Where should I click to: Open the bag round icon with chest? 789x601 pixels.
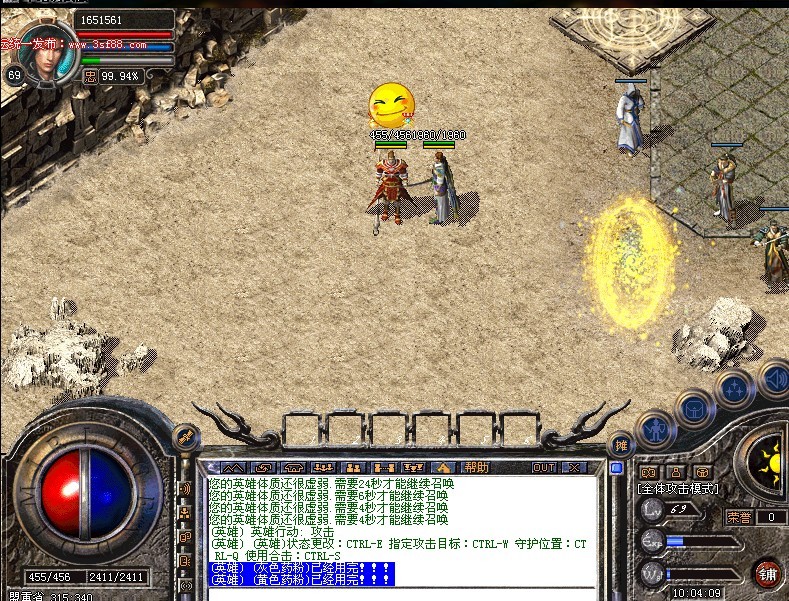694,407
